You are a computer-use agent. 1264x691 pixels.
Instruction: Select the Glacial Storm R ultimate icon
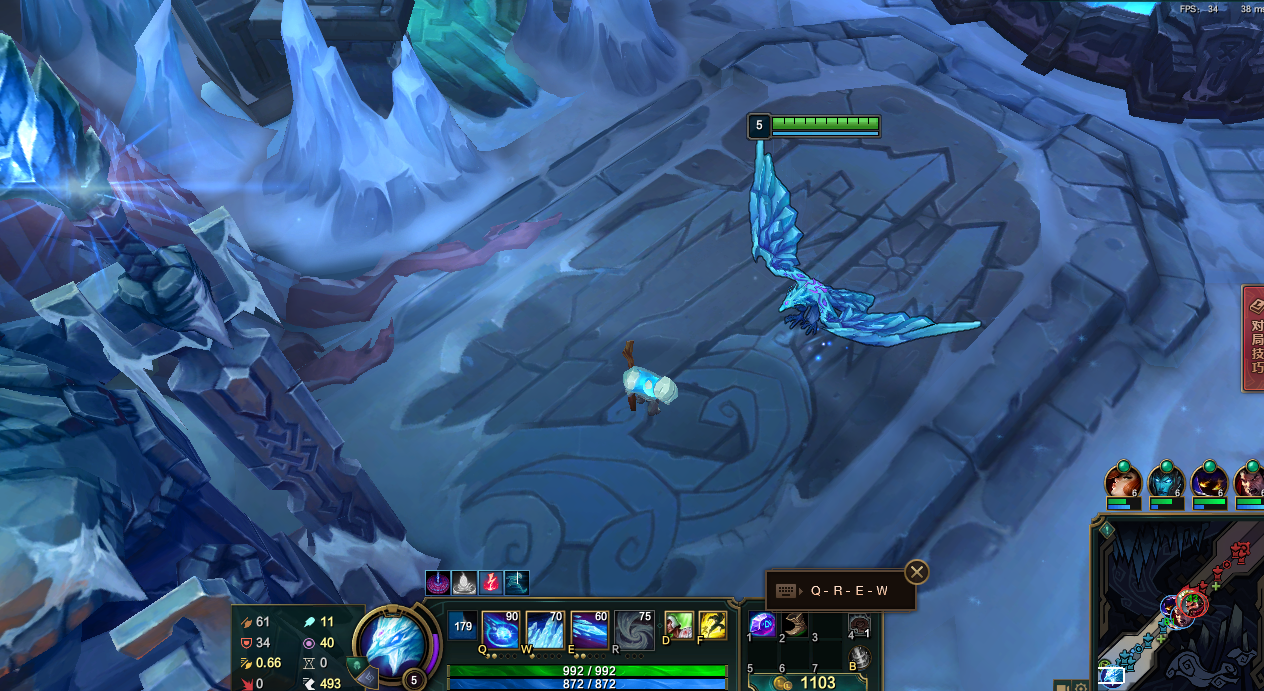[x=634, y=631]
